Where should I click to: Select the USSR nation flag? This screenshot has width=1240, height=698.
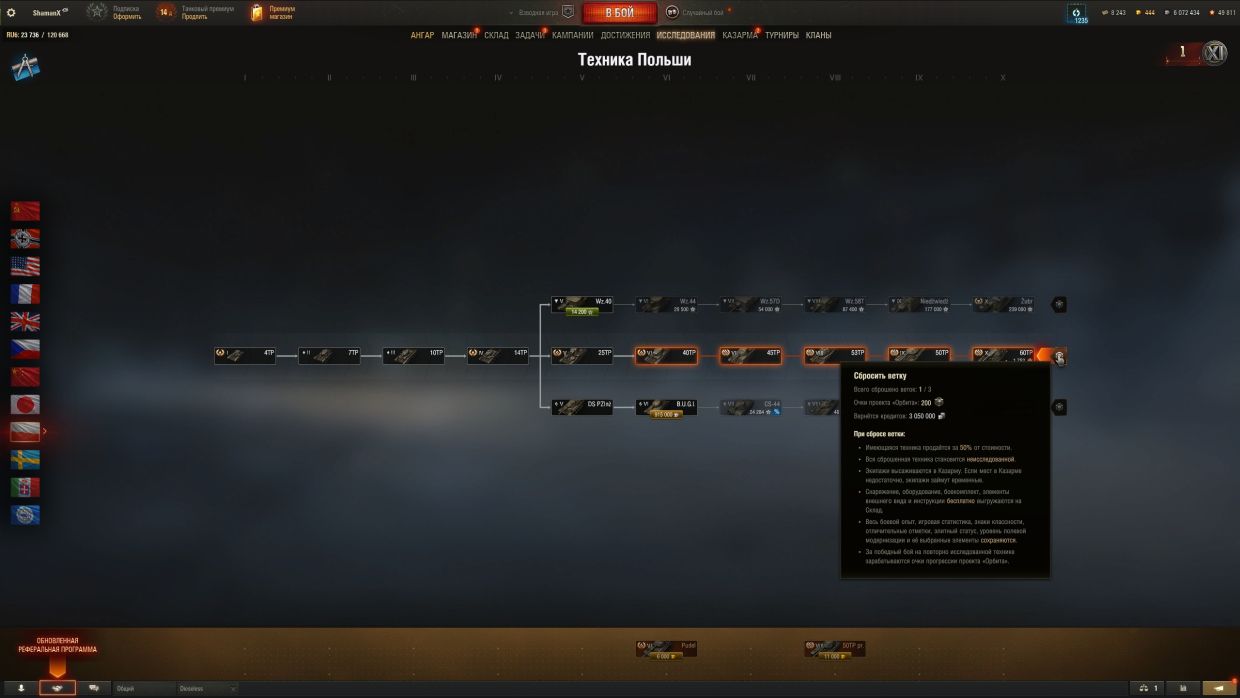(x=25, y=210)
